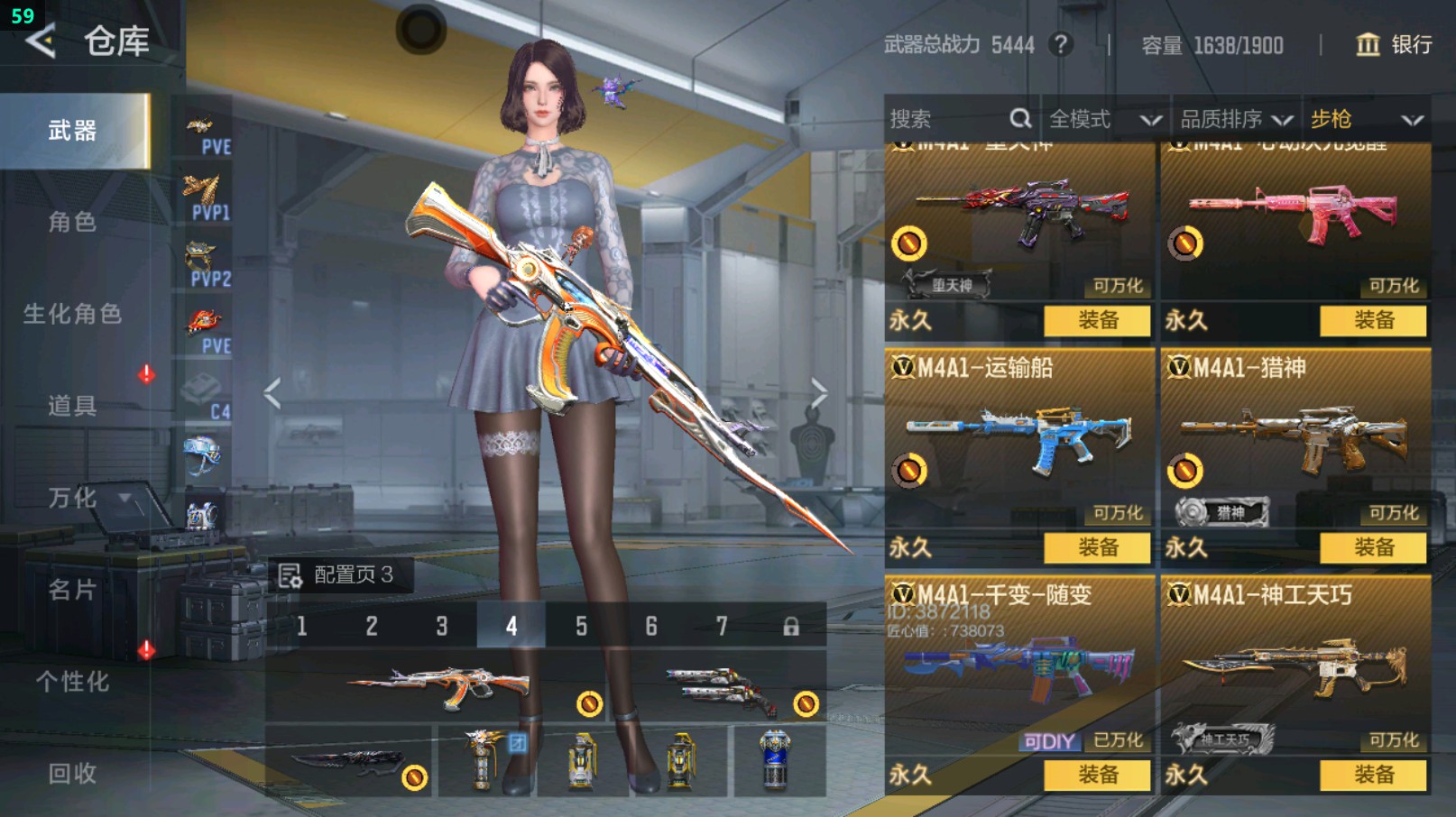The width and height of the screenshot is (1456, 817).
Task: Focus the 搜索 search field
Action: click(947, 119)
